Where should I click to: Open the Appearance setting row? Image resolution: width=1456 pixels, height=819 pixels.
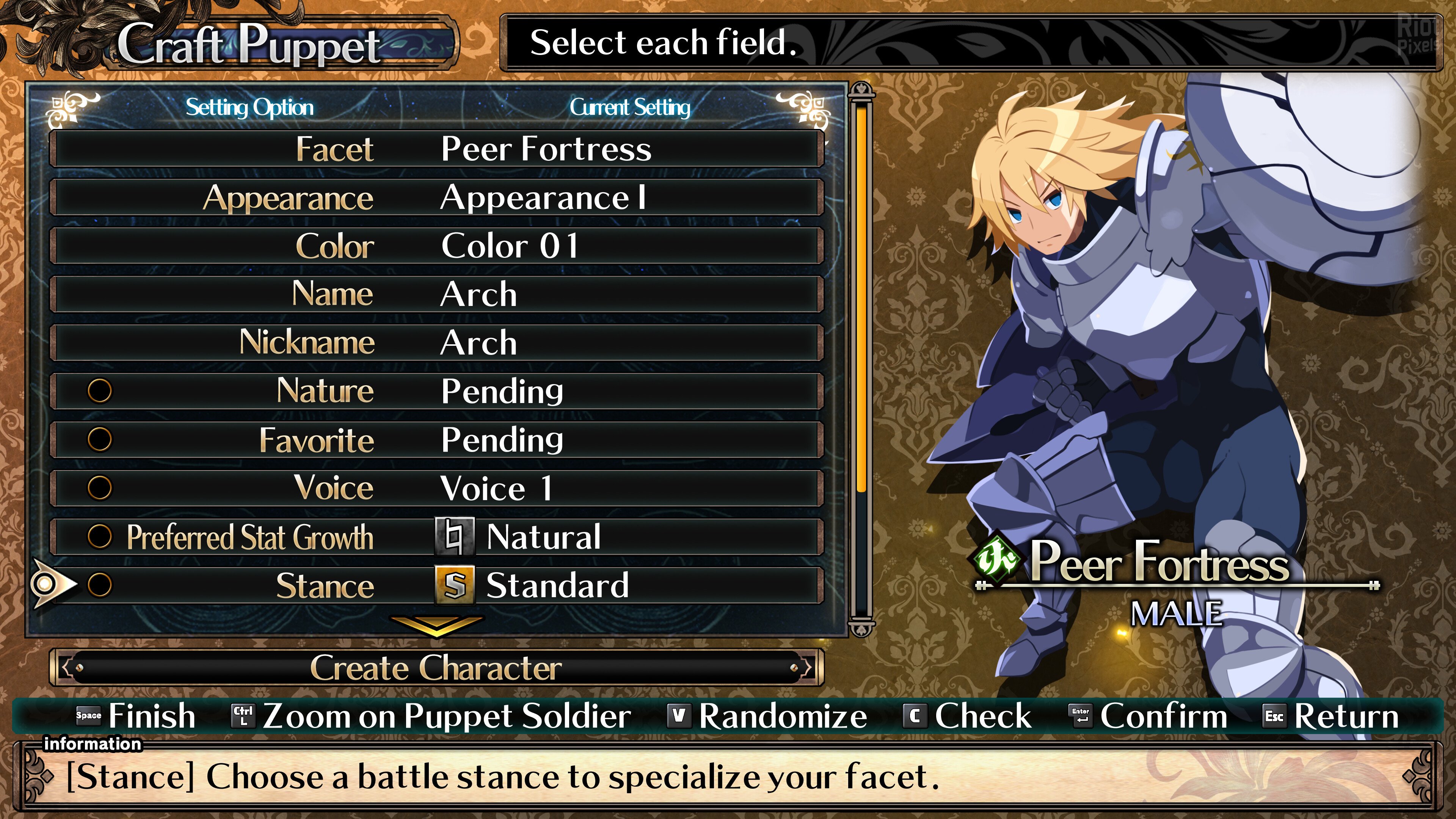tap(436, 198)
